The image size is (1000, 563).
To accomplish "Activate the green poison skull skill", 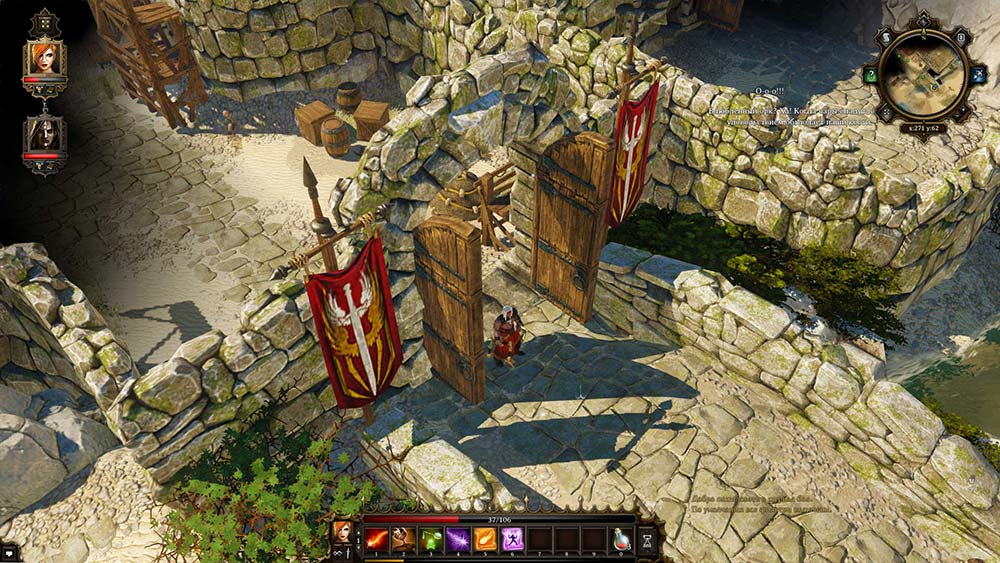I will pos(430,539).
